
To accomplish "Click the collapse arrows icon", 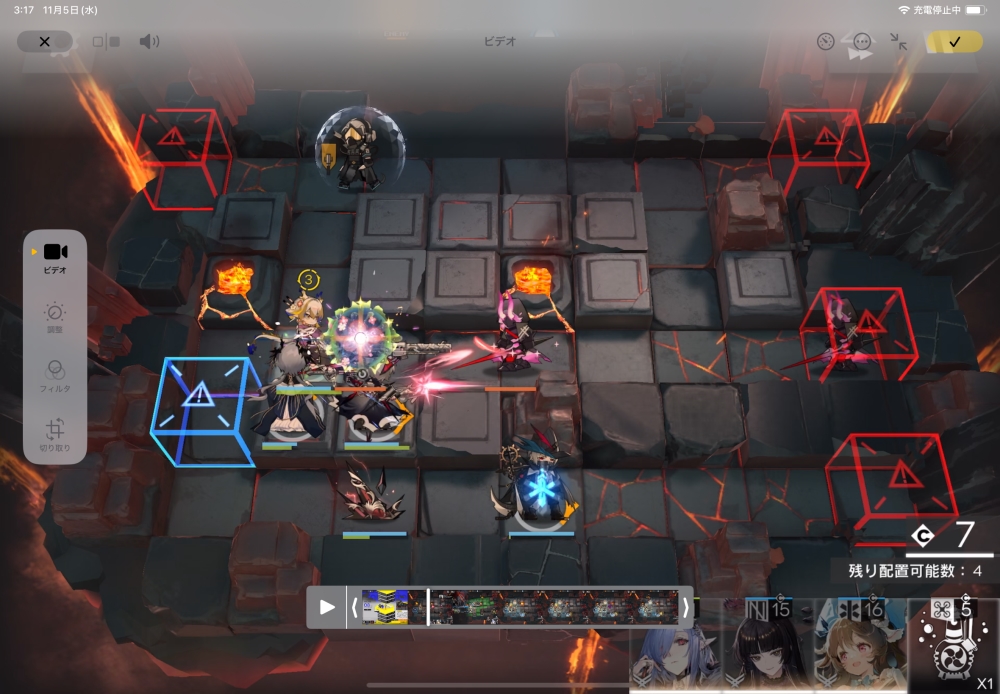I will 899,42.
